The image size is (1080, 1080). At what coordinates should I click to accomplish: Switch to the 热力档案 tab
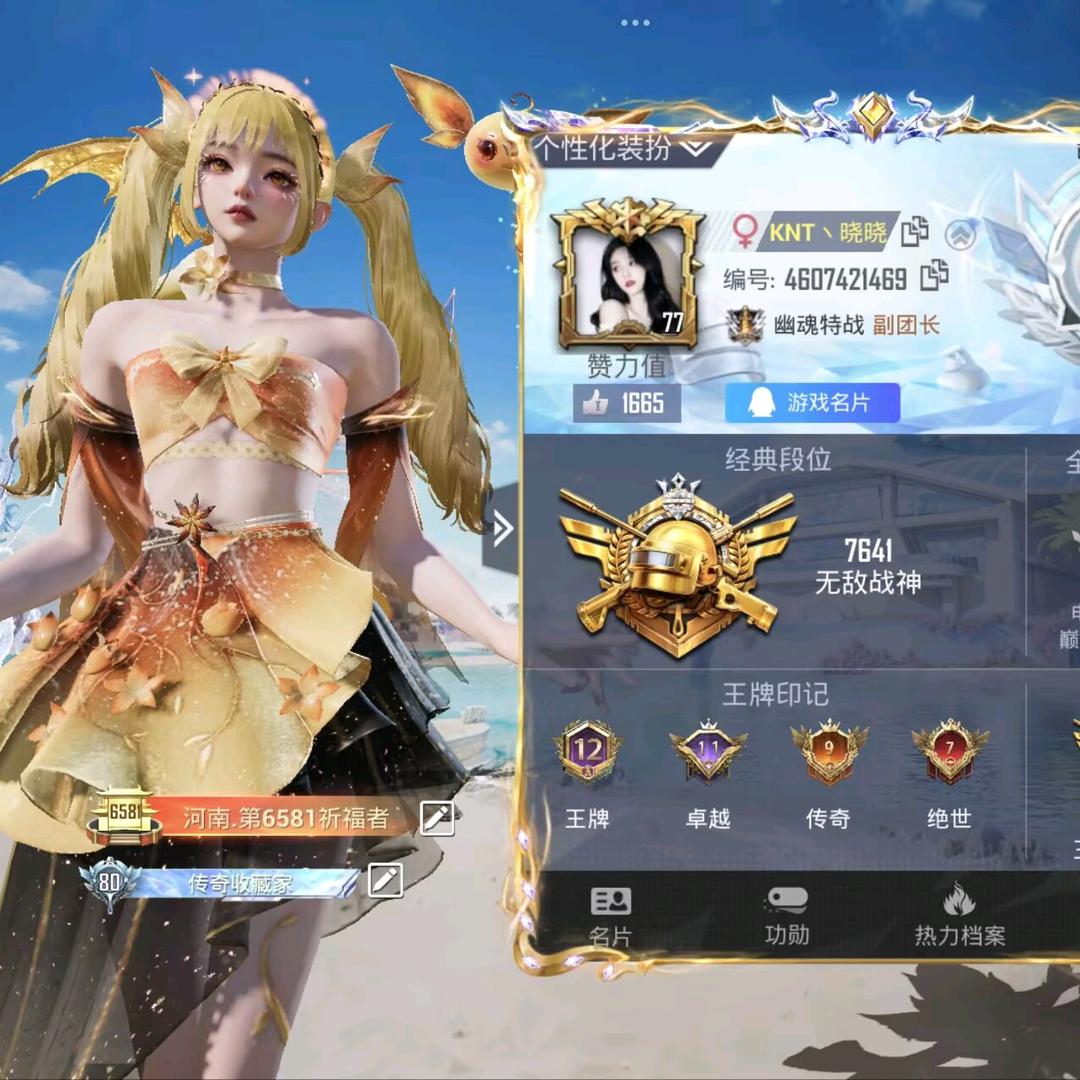click(959, 916)
